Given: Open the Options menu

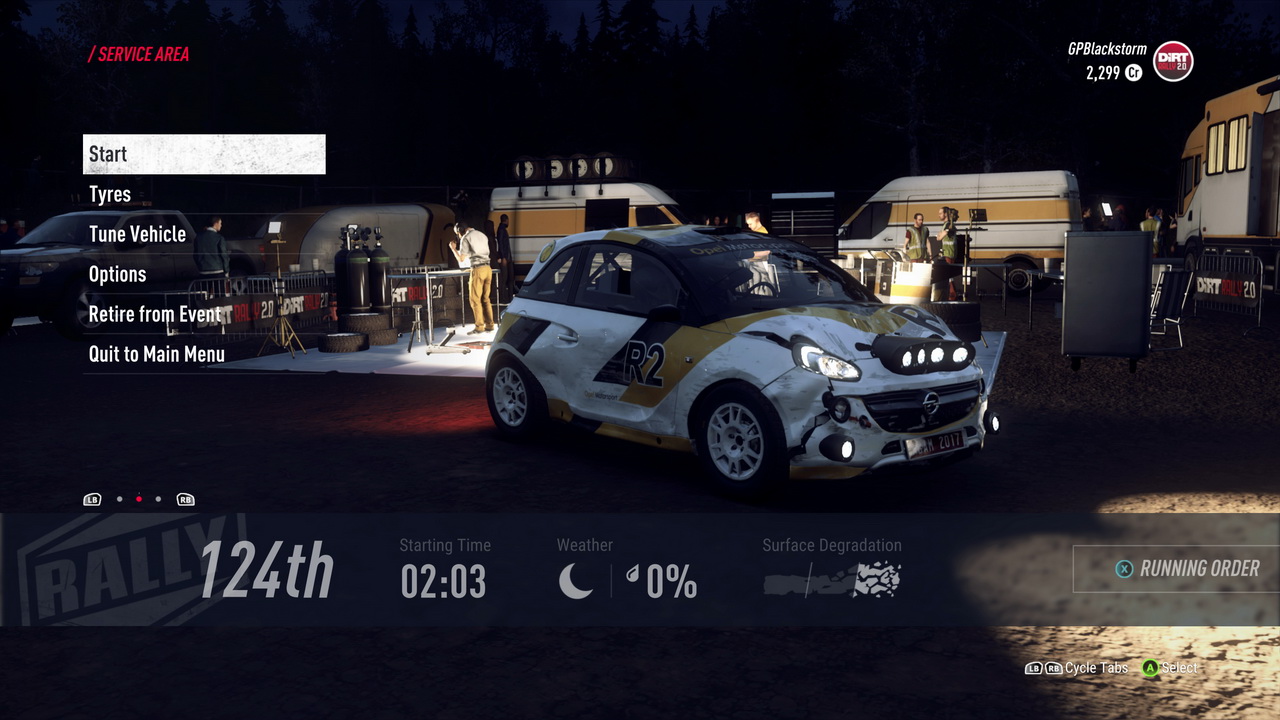Looking at the screenshot, I should point(117,274).
